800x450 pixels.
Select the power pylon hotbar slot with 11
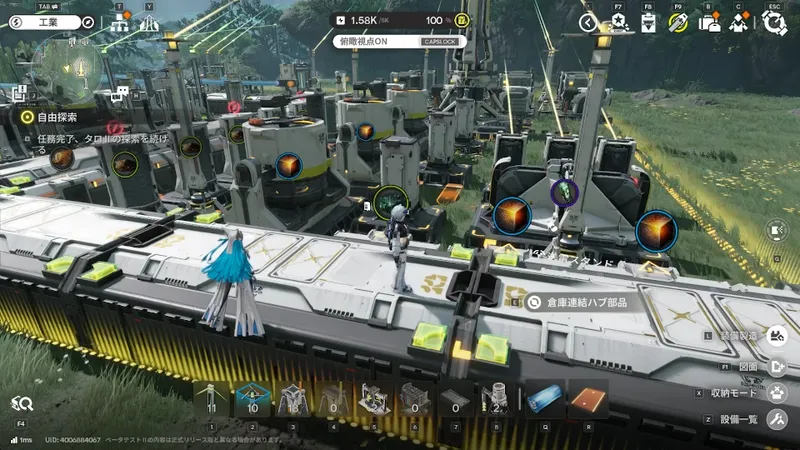211,400
